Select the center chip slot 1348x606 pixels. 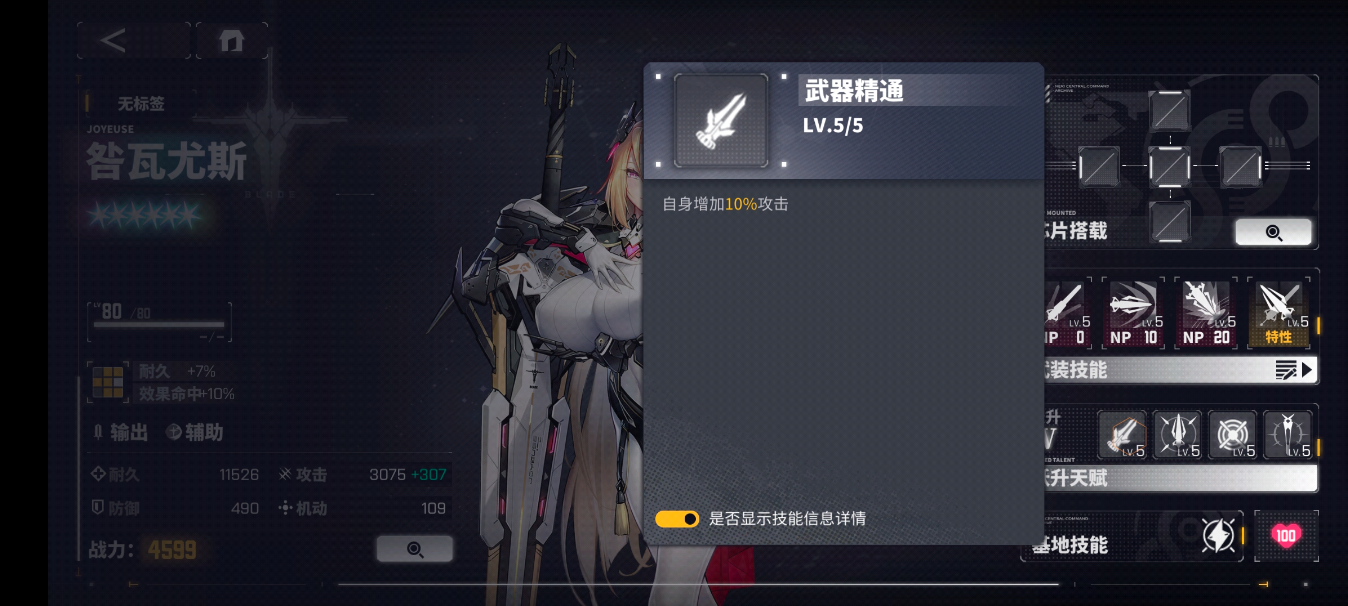click(1169, 166)
